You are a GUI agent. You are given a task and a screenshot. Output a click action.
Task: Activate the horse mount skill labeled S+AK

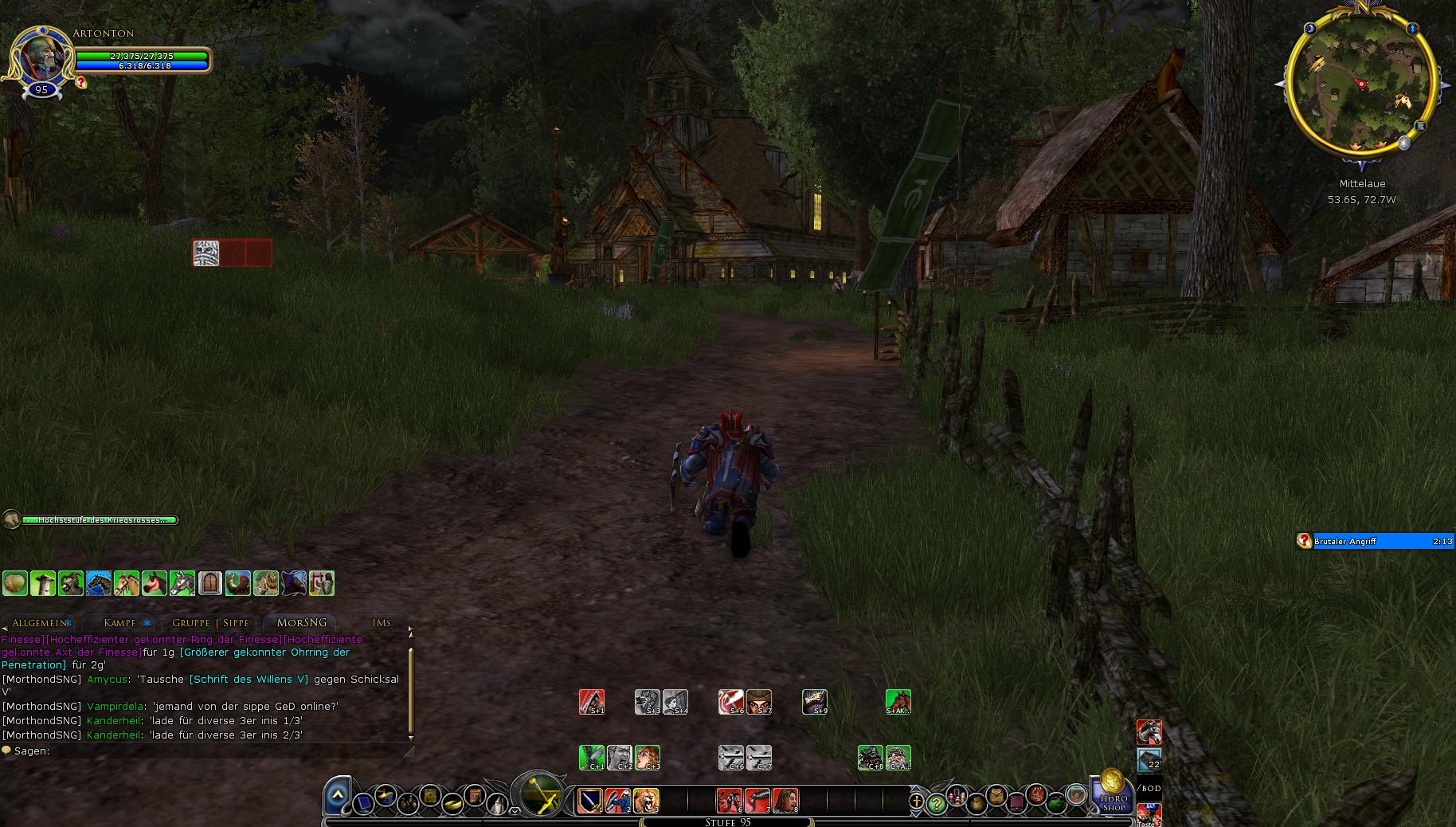click(898, 702)
